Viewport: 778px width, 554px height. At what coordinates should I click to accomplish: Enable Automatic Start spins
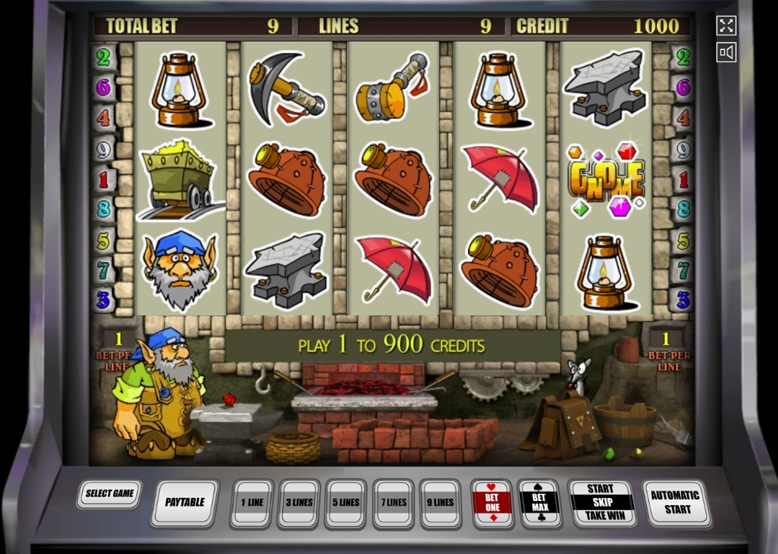tap(677, 502)
